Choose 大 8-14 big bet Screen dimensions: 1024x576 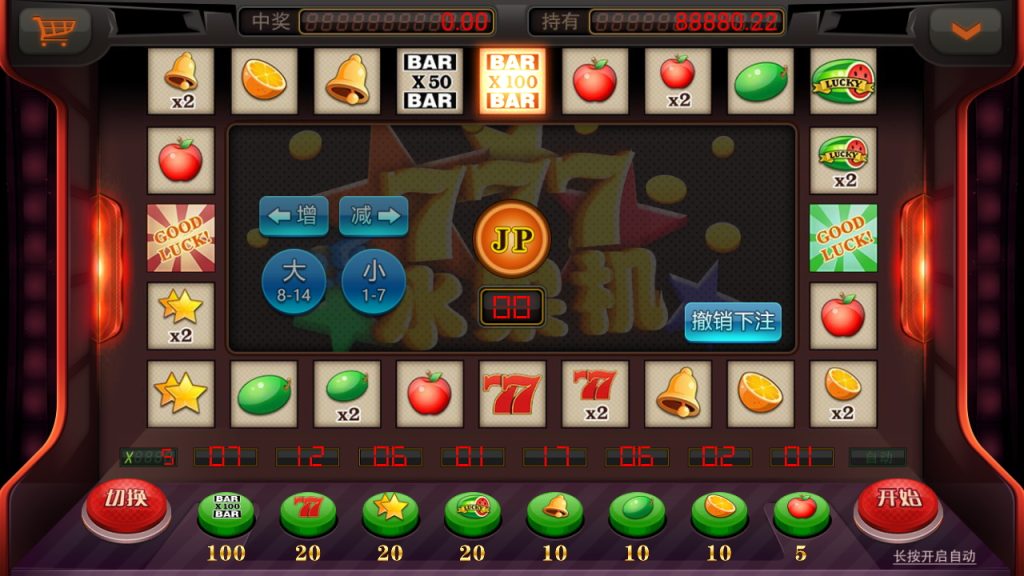pyautogui.click(x=293, y=280)
